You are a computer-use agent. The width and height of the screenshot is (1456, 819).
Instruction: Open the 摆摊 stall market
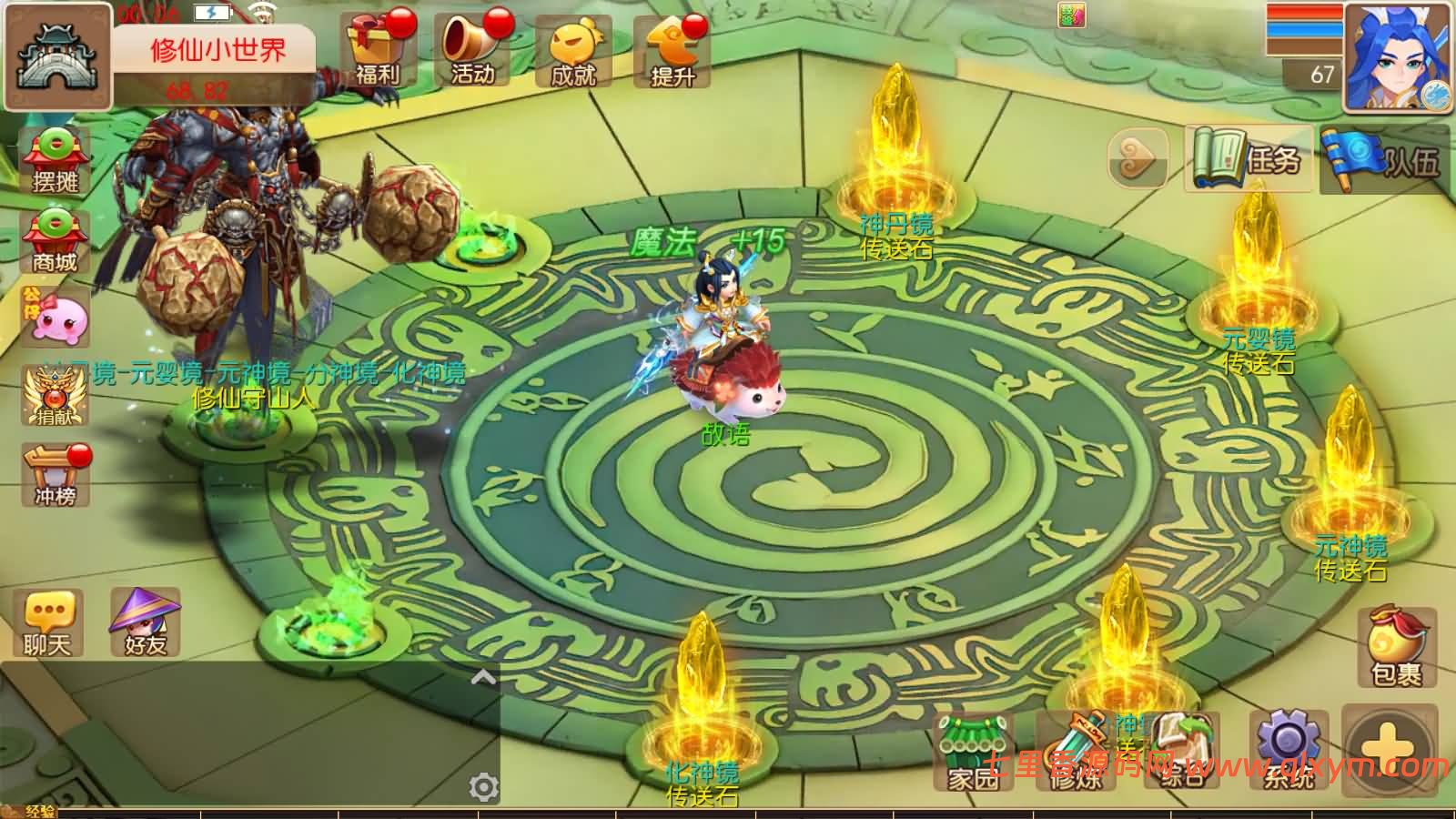pyautogui.click(x=55, y=161)
